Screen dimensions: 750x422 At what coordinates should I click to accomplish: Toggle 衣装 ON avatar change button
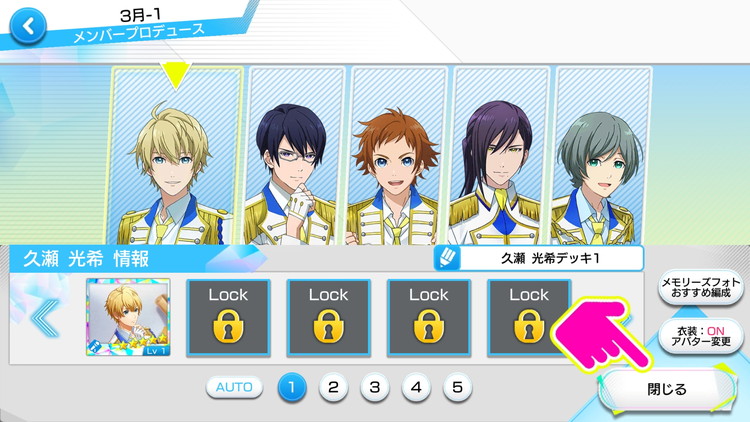(x=700, y=334)
